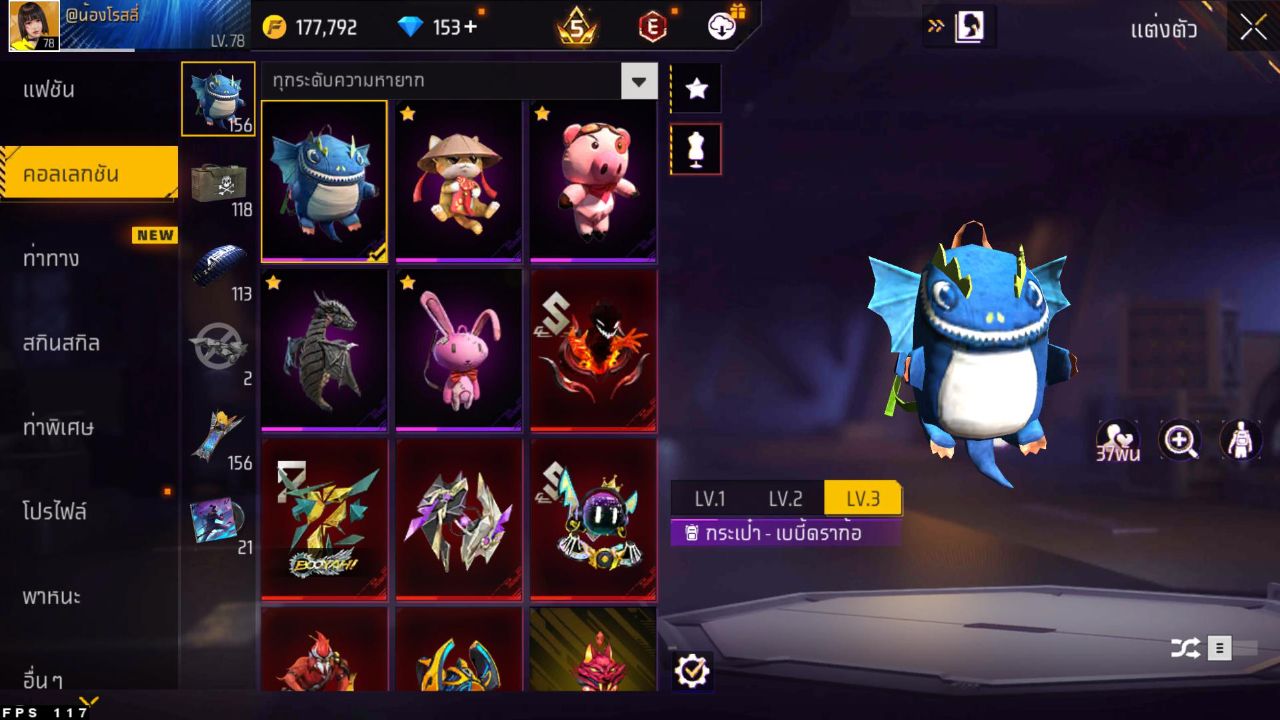Add diamonds with the plus button

[470, 28]
